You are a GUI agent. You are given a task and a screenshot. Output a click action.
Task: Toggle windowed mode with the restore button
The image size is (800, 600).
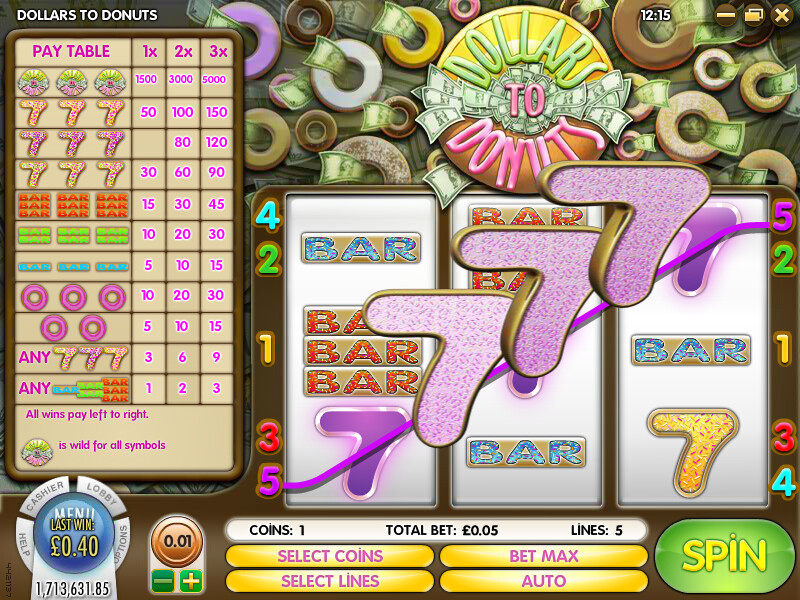click(x=753, y=15)
